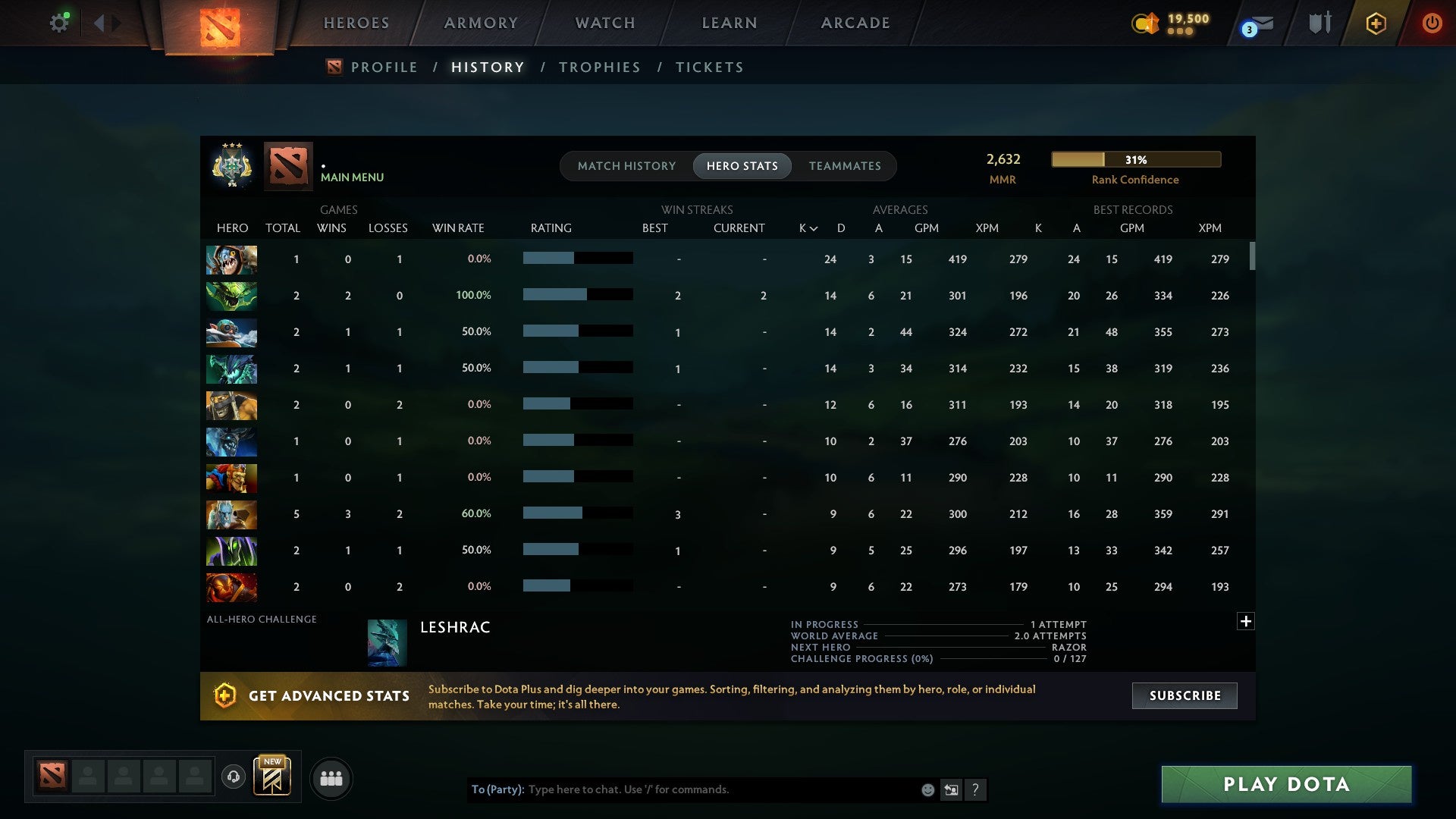Open the friends list people icon near the chat
Screen dimensions: 1456x819
[x=331, y=778]
